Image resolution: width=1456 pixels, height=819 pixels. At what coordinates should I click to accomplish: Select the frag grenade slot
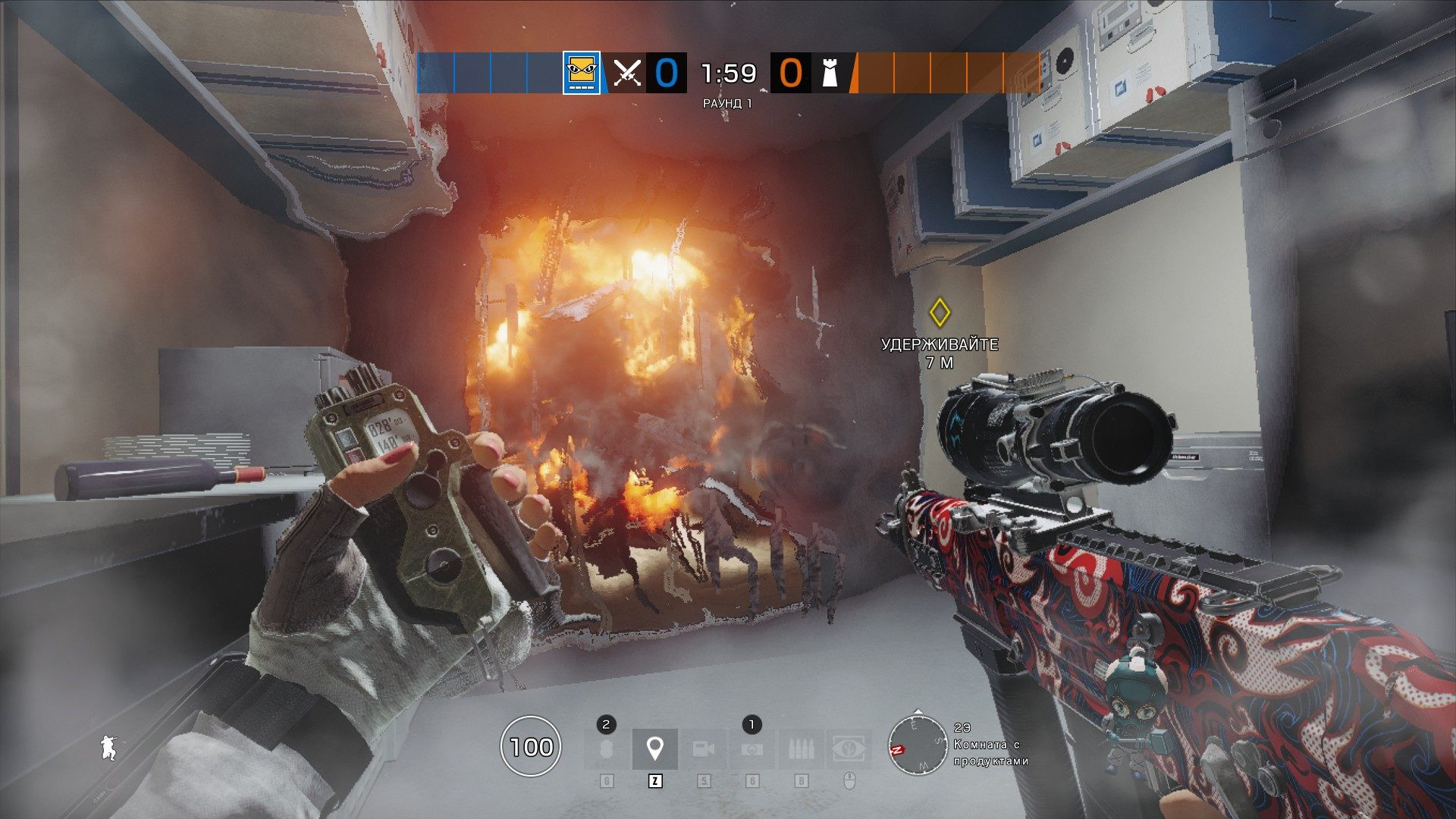coord(606,749)
